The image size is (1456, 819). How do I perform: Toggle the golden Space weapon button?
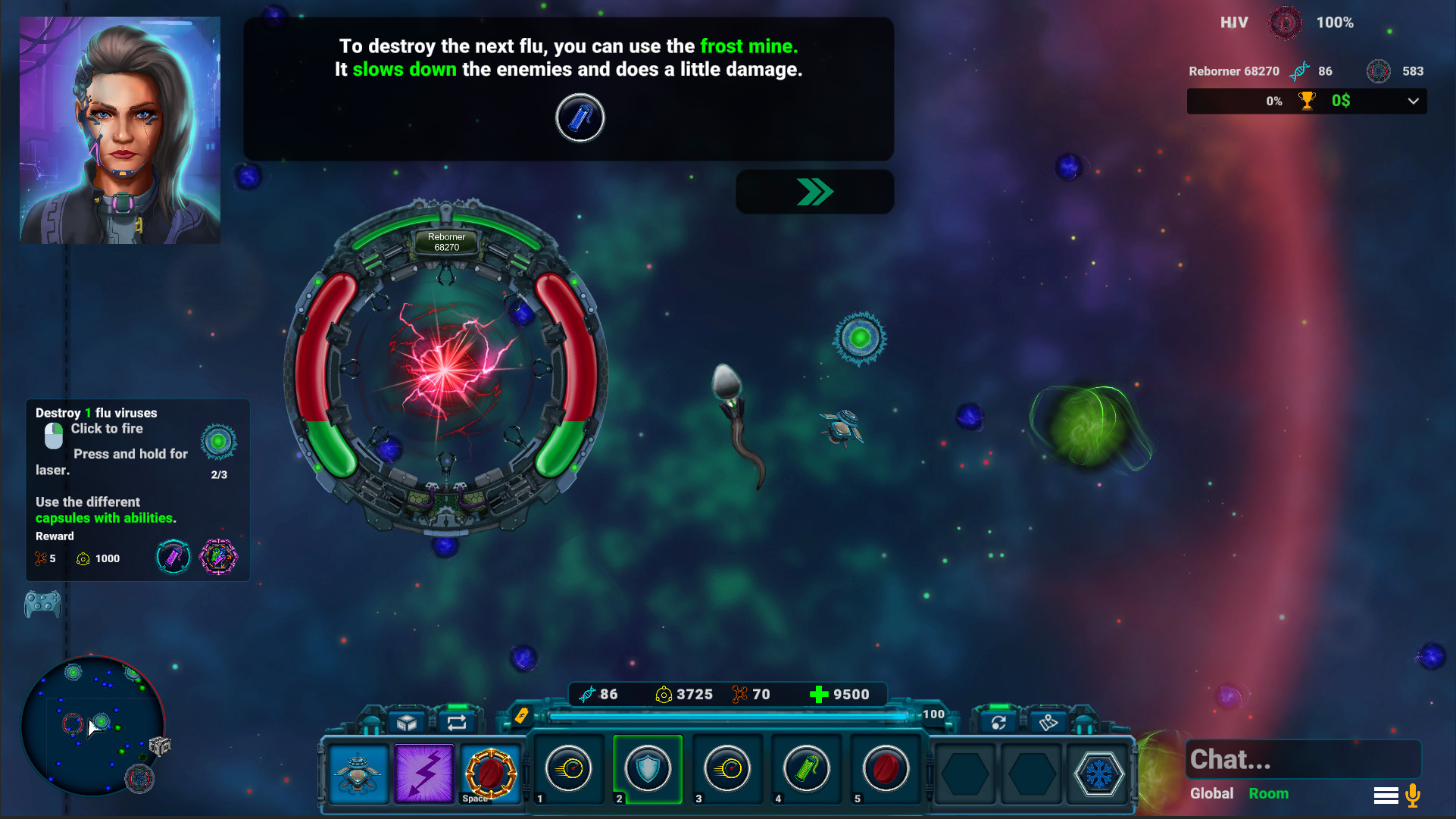pos(489,774)
